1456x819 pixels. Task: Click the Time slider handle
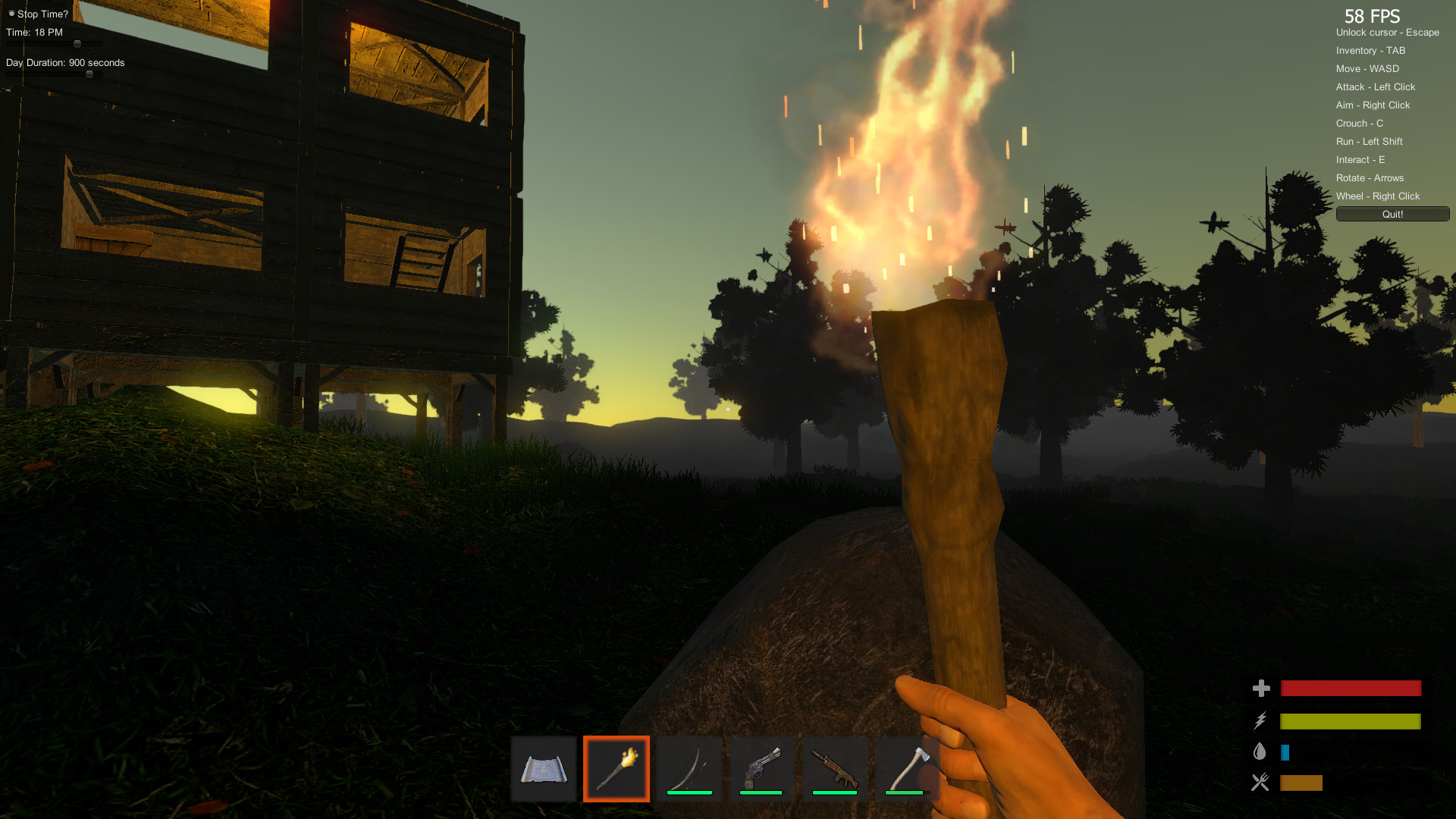(x=78, y=44)
